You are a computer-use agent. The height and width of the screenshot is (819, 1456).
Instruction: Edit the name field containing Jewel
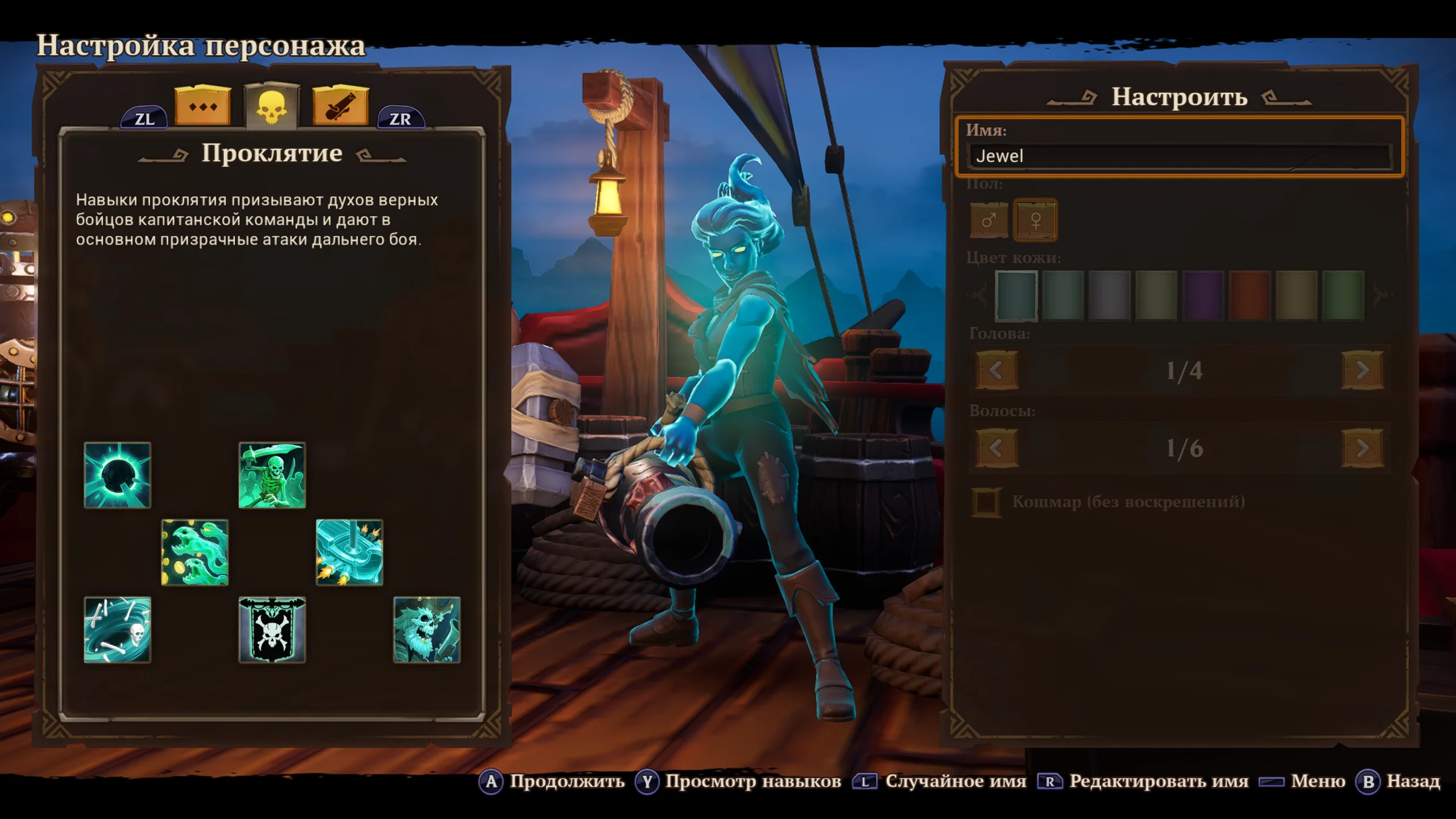1180,156
